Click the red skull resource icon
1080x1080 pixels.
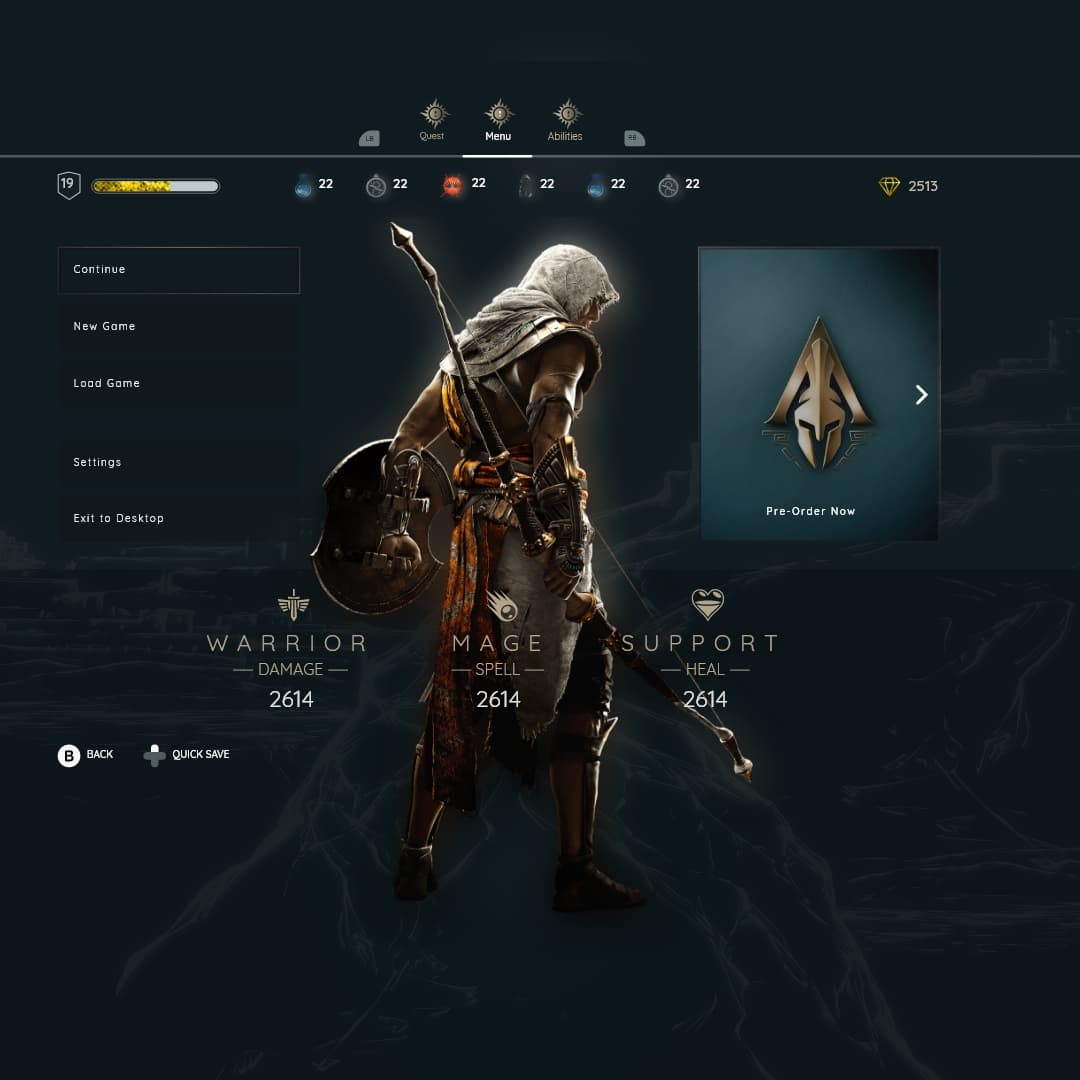tap(452, 185)
